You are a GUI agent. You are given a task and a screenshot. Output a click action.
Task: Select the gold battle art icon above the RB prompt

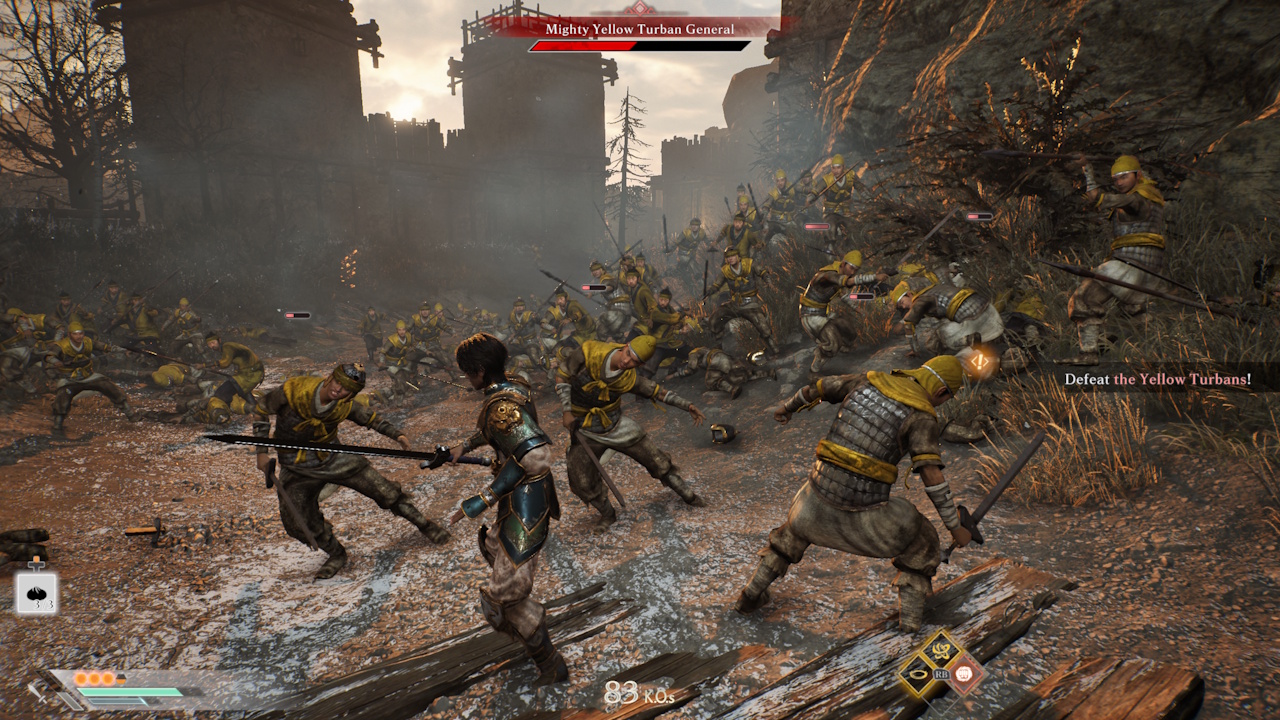[941, 650]
